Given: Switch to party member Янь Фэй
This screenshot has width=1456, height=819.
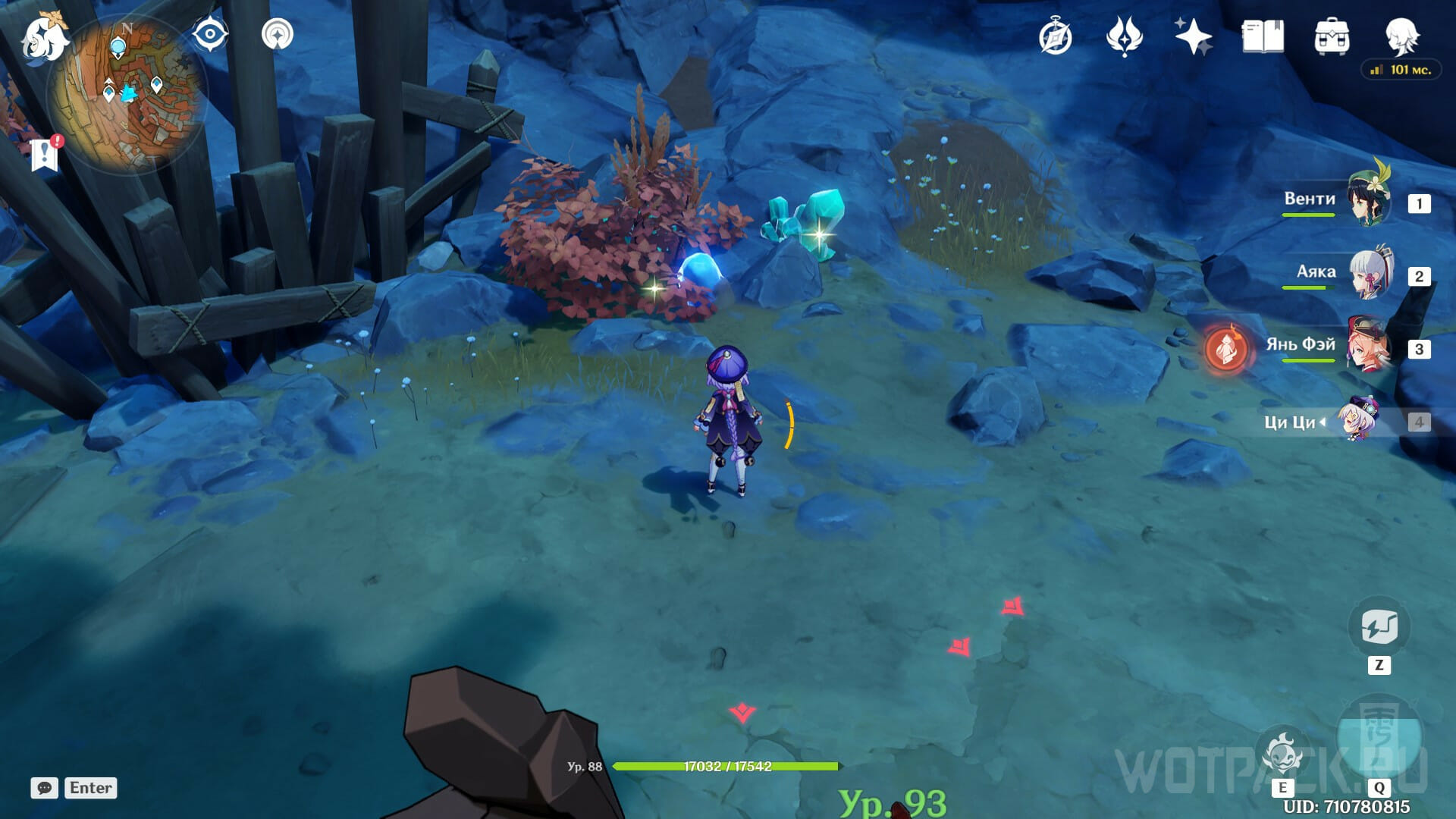Looking at the screenshot, I should pos(1369,347).
